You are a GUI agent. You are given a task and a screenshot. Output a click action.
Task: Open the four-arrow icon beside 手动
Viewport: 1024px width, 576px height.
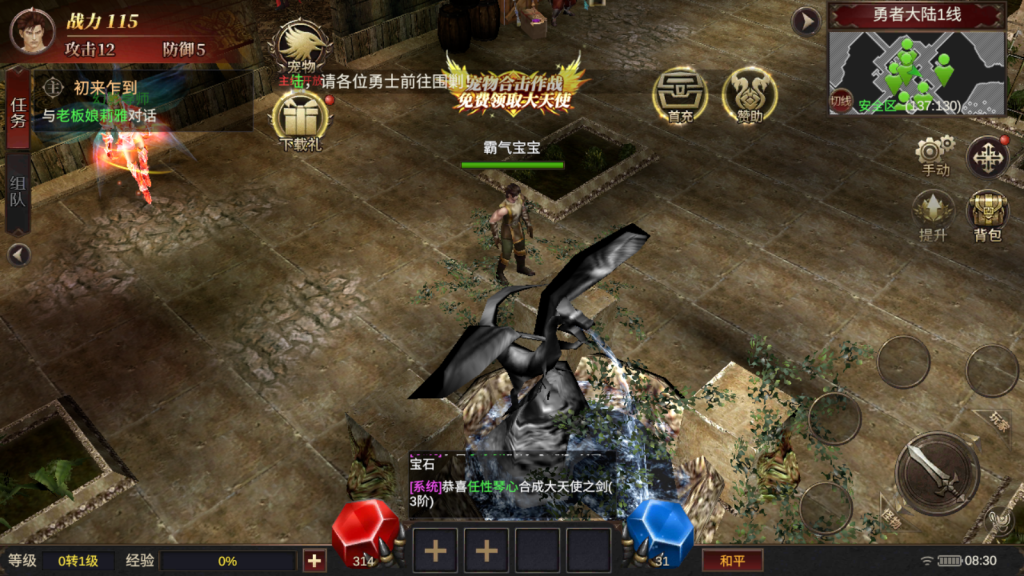(x=987, y=157)
